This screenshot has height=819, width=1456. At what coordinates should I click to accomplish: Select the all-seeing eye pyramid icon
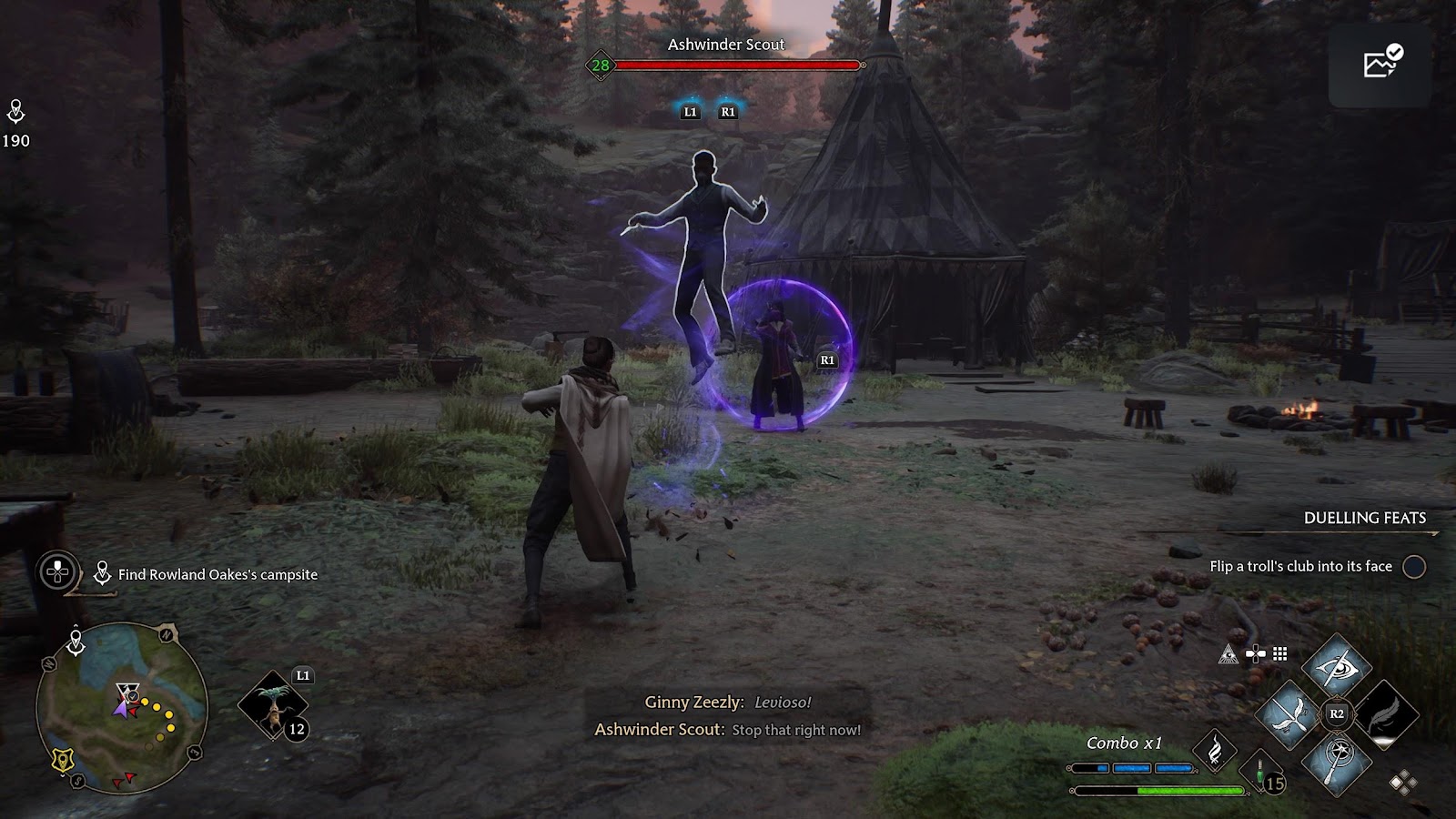click(1228, 654)
